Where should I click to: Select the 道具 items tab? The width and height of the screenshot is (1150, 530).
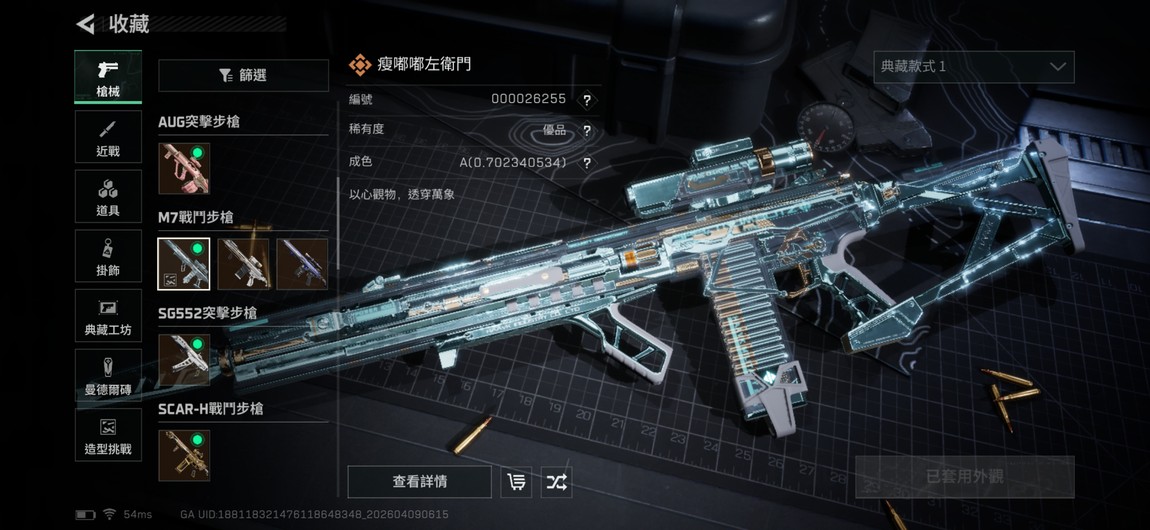point(108,196)
